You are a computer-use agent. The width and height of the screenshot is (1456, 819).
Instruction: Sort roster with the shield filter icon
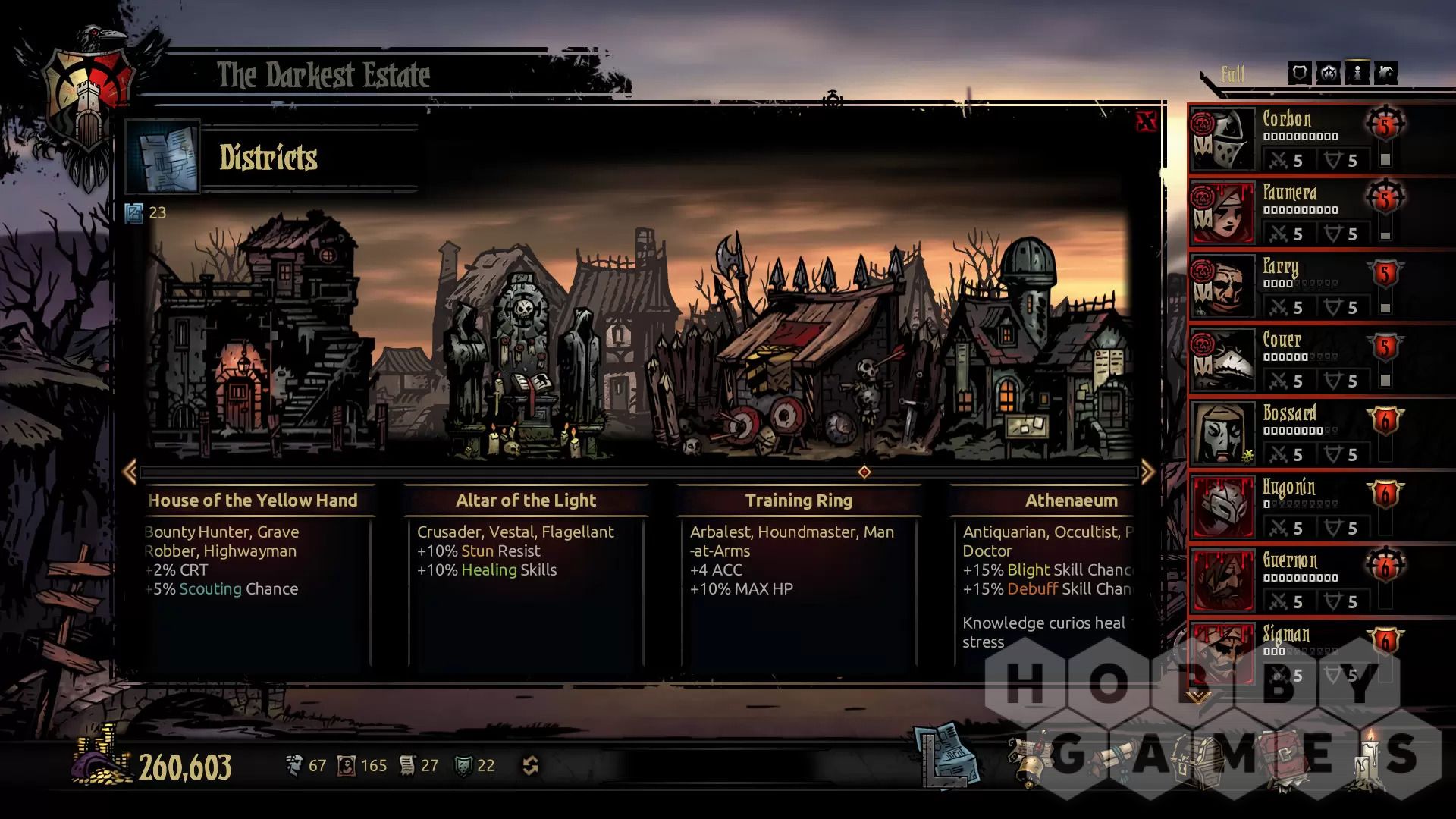1299,73
